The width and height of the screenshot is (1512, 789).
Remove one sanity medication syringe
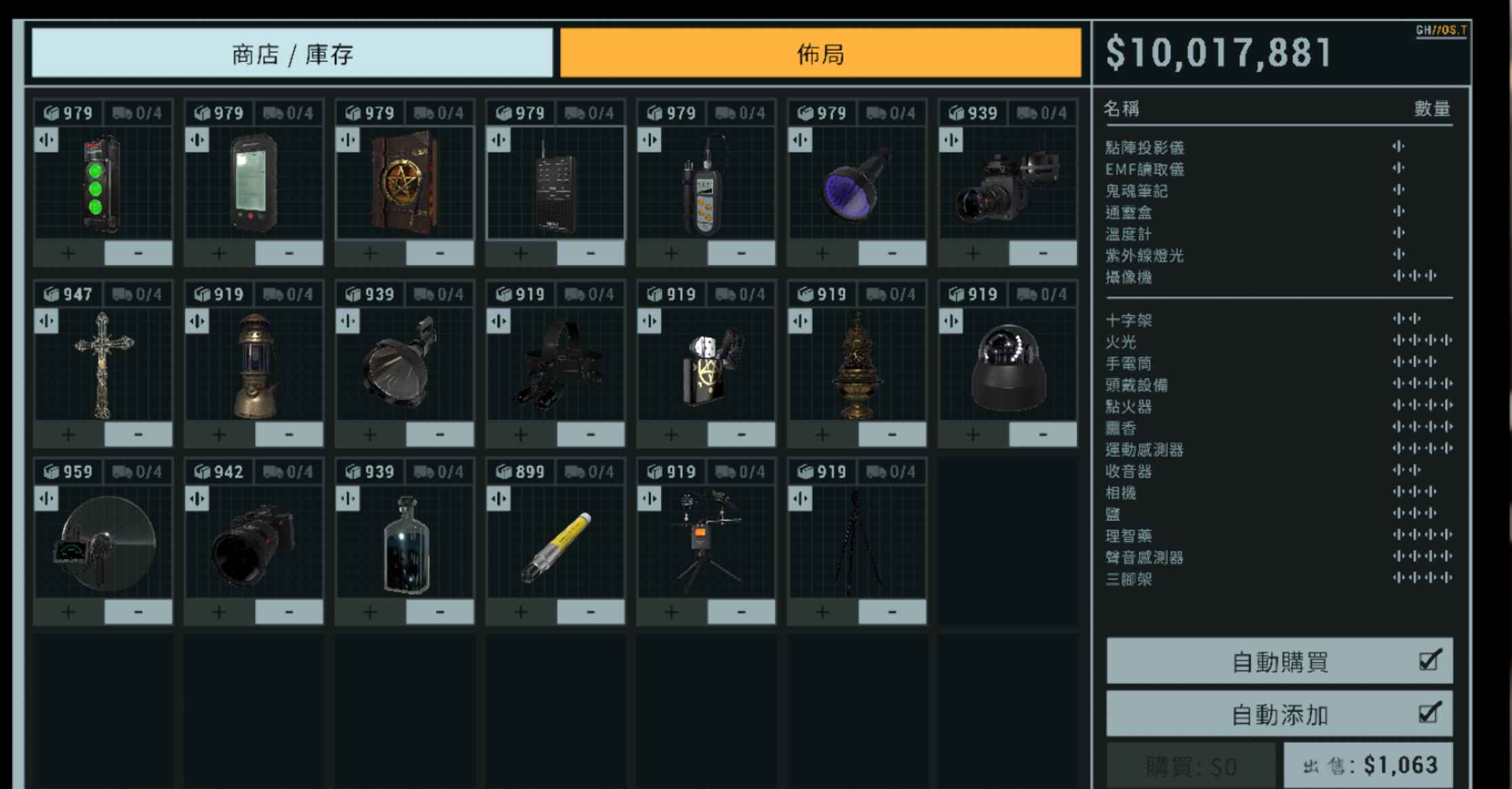pos(591,613)
